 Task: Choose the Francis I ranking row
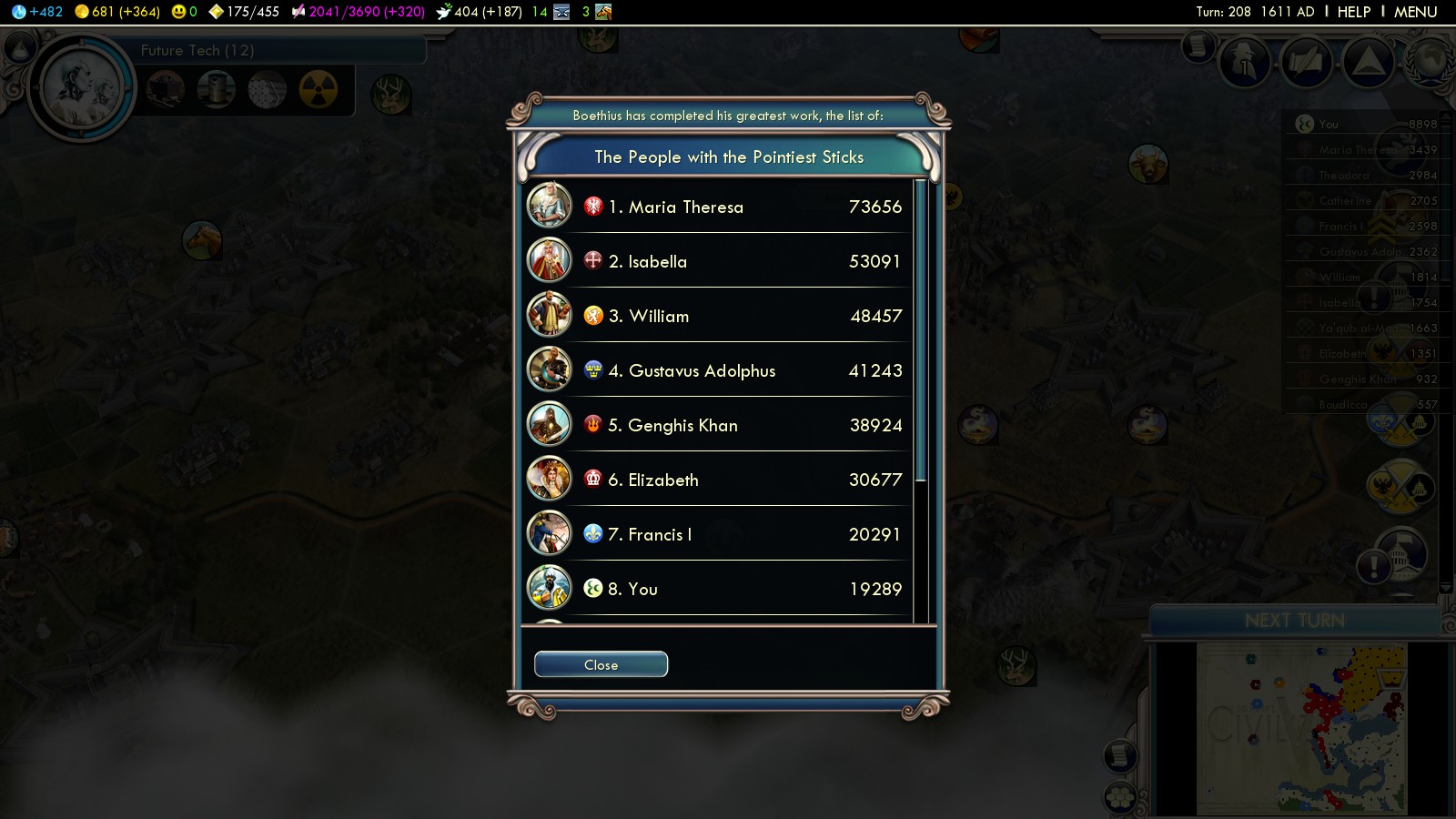[717, 534]
